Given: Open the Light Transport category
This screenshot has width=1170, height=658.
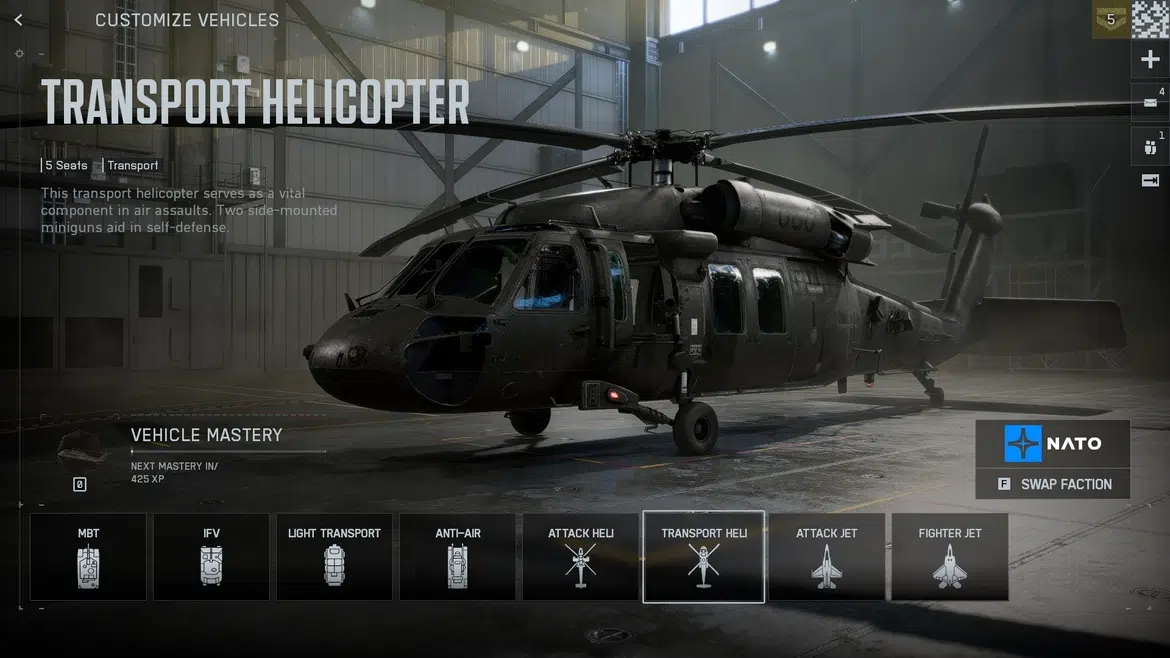Looking at the screenshot, I should (x=334, y=557).
